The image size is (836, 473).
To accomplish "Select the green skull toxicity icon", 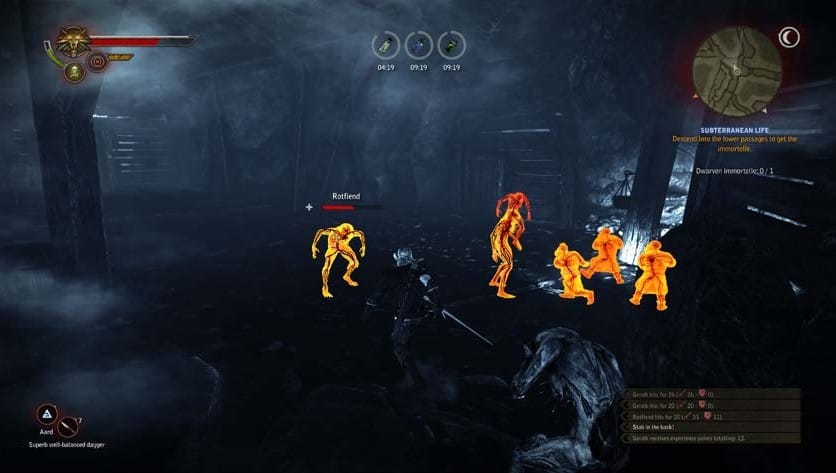I will click(73, 71).
